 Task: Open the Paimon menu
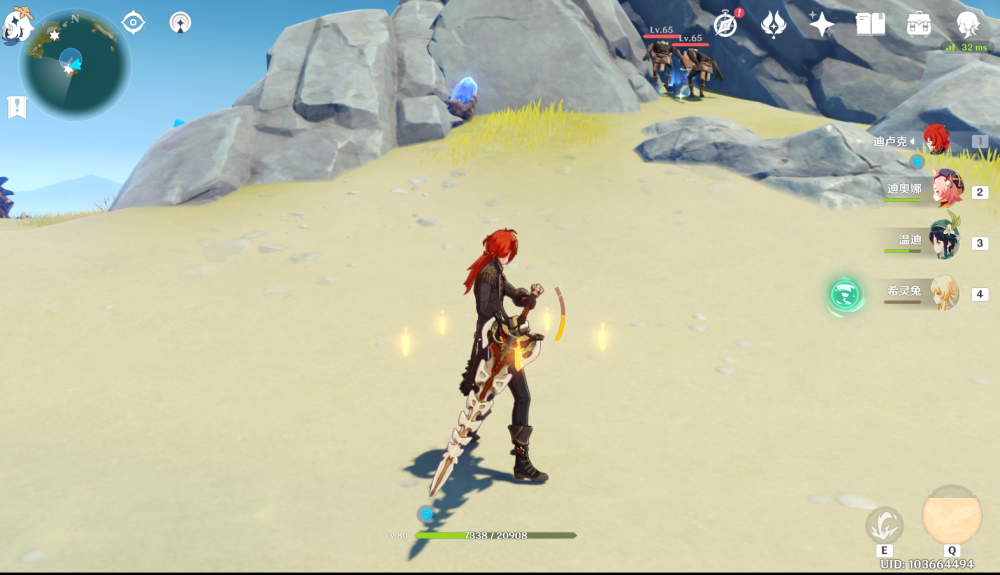(17, 25)
